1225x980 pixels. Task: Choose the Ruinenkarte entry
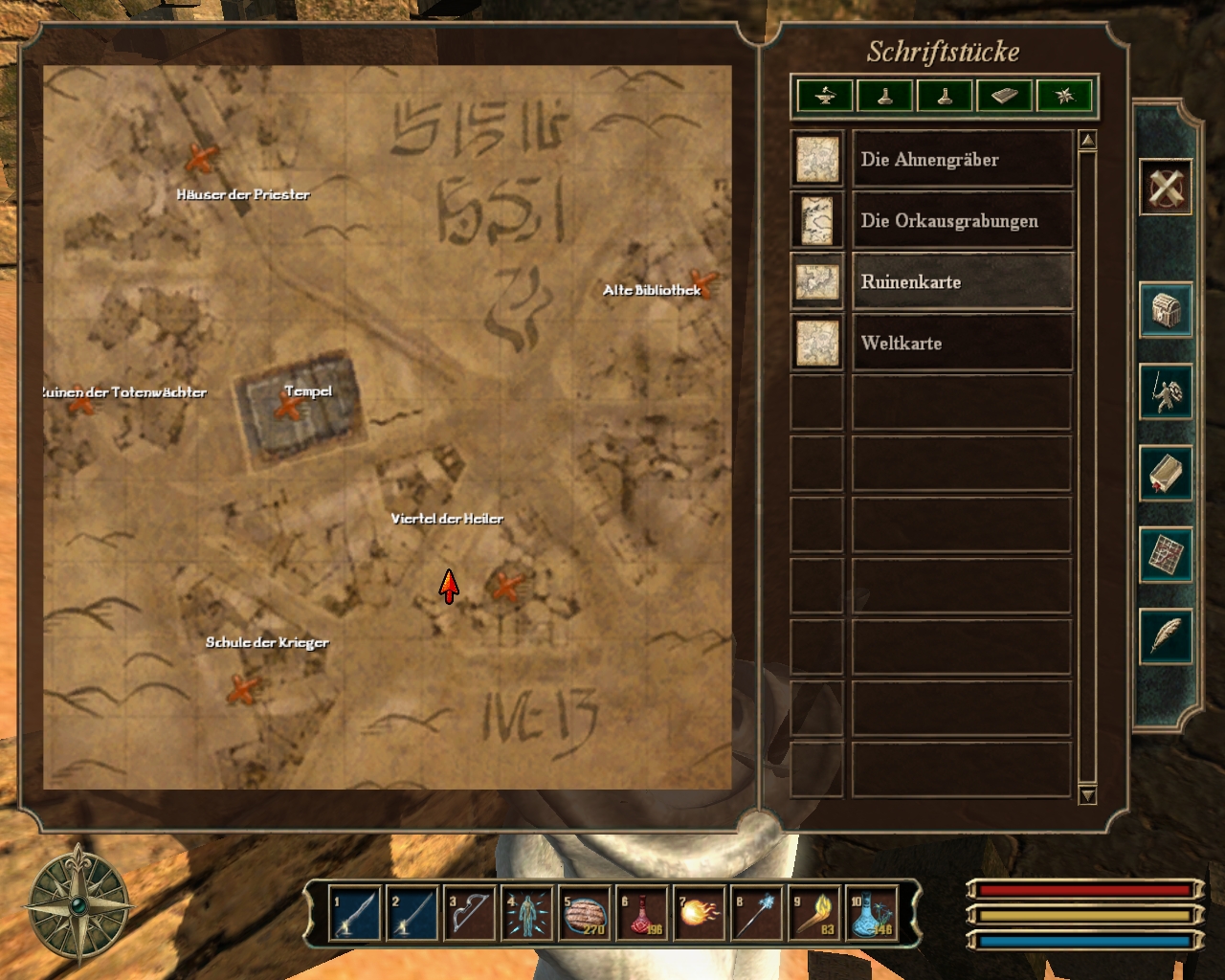click(x=961, y=282)
